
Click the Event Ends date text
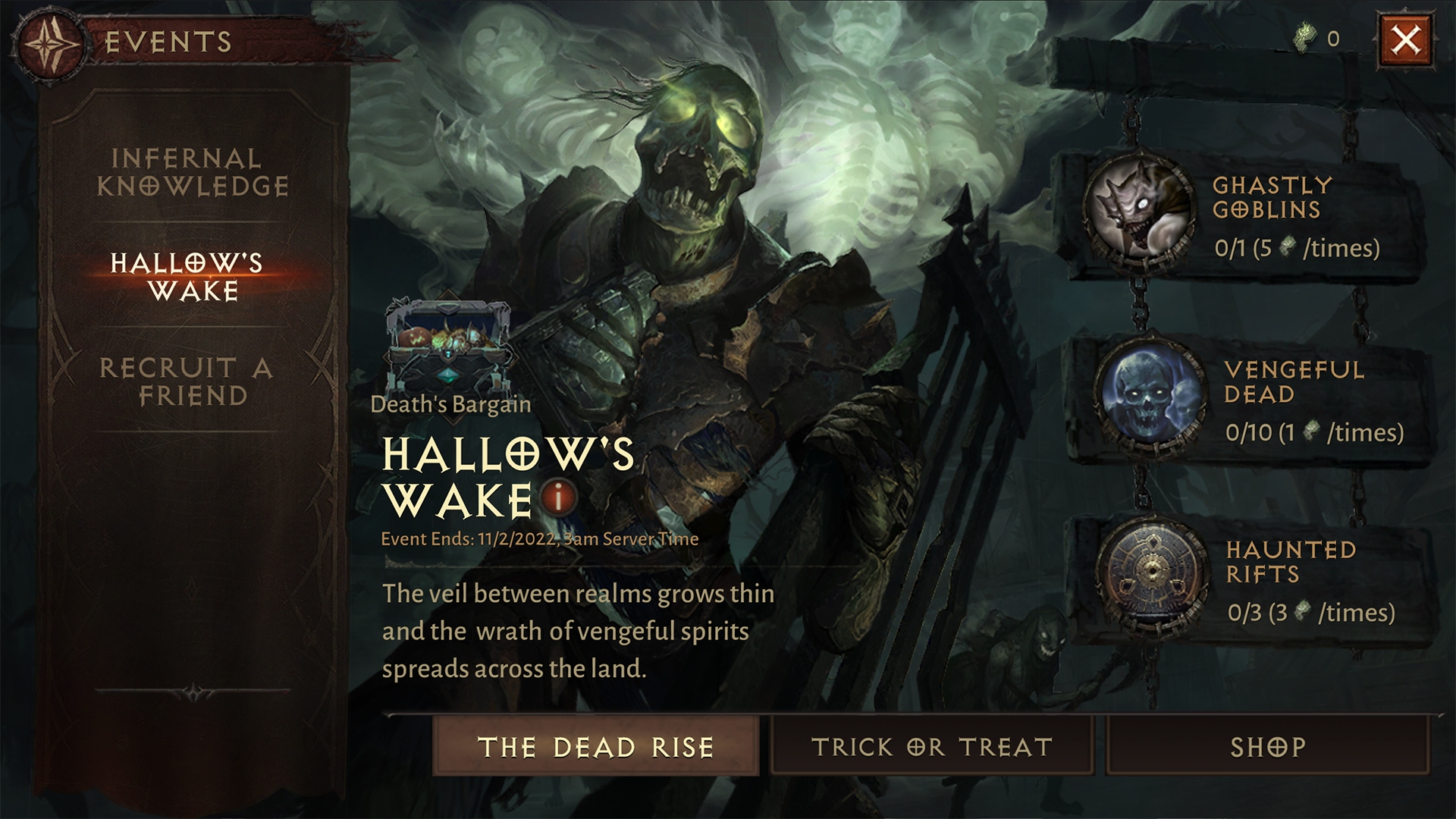[x=539, y=540]
